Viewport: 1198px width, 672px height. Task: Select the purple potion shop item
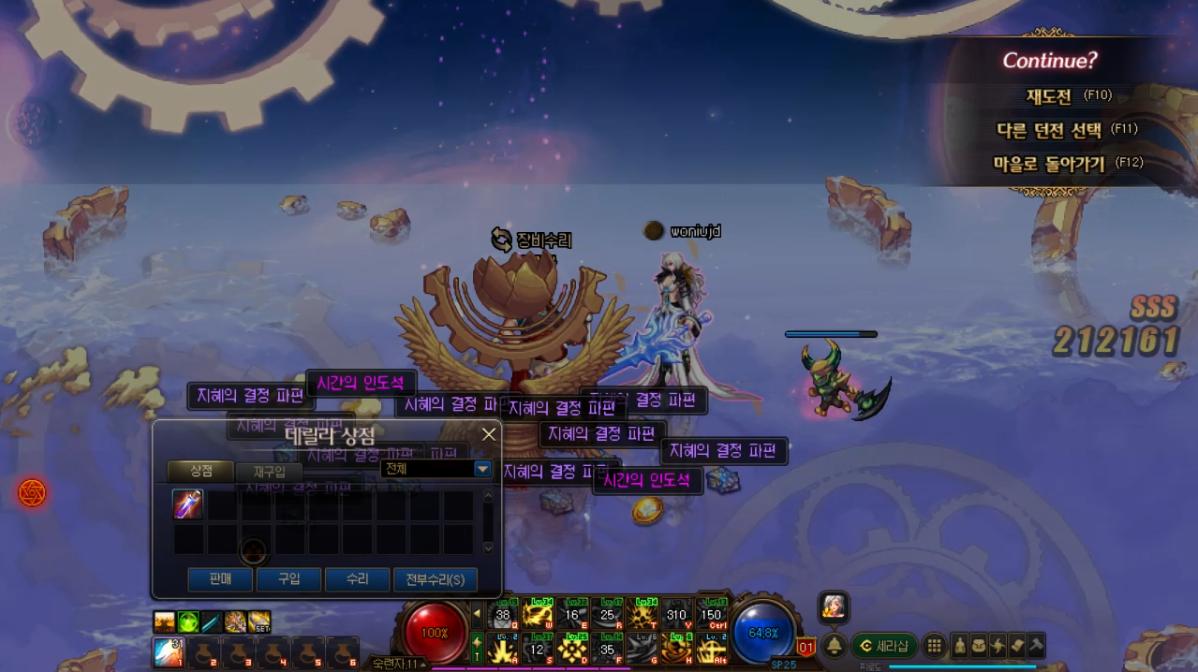(187, 504)
